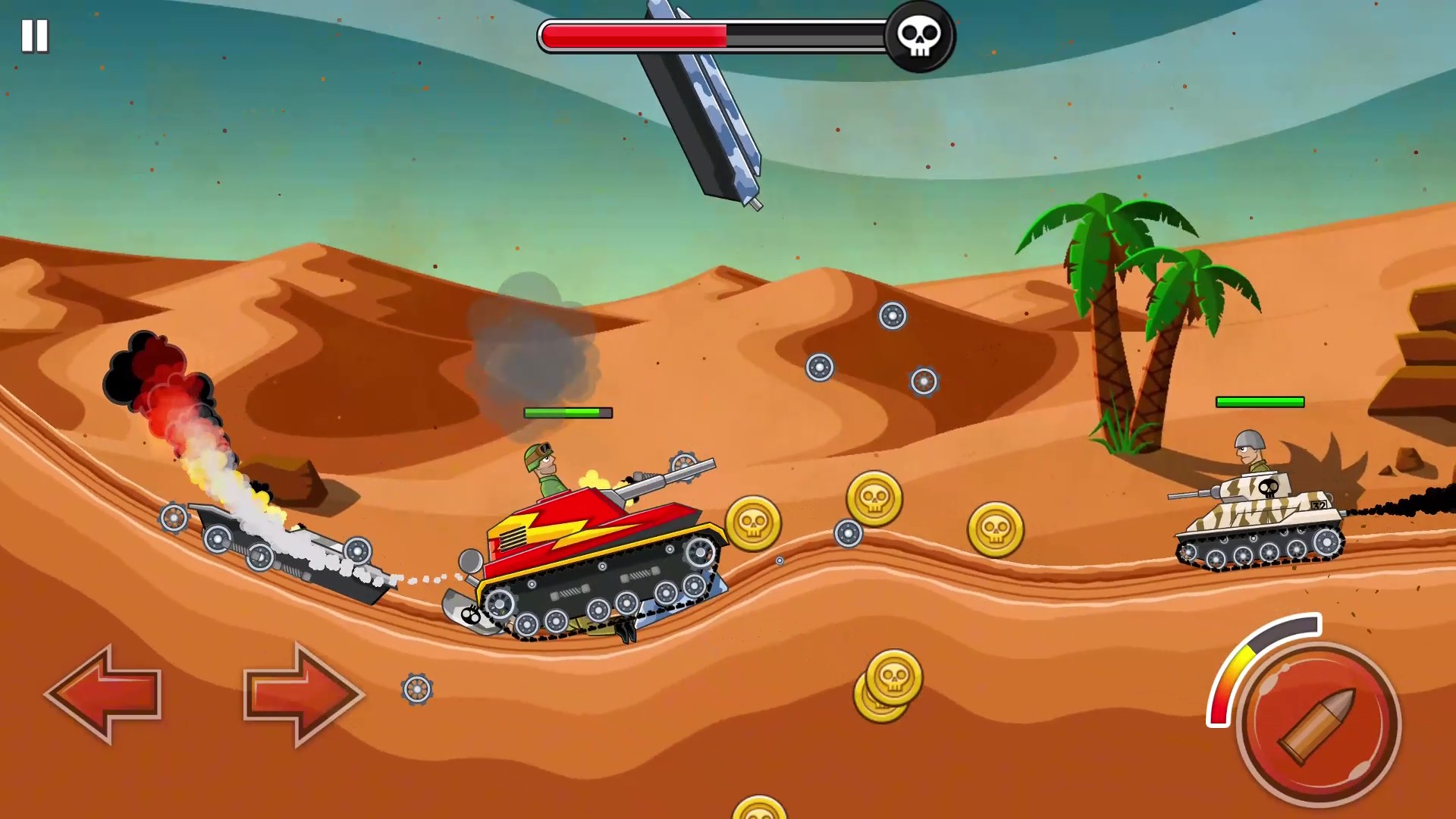Image resolution: width=1456 pixels, height=819 pixels.
Task: Click the right arrow to drive forward
Action: [x=302, y=692]
